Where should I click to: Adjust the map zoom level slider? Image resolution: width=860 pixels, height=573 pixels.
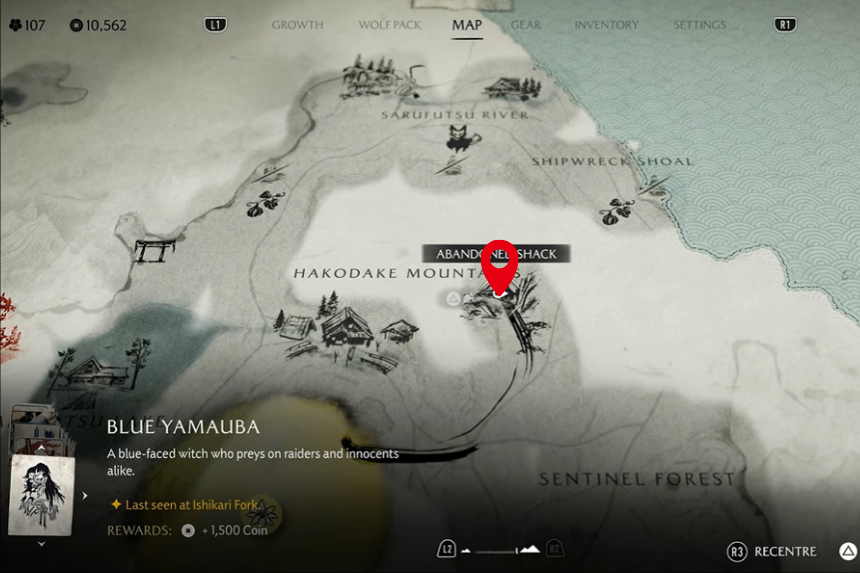click(499, 549)
